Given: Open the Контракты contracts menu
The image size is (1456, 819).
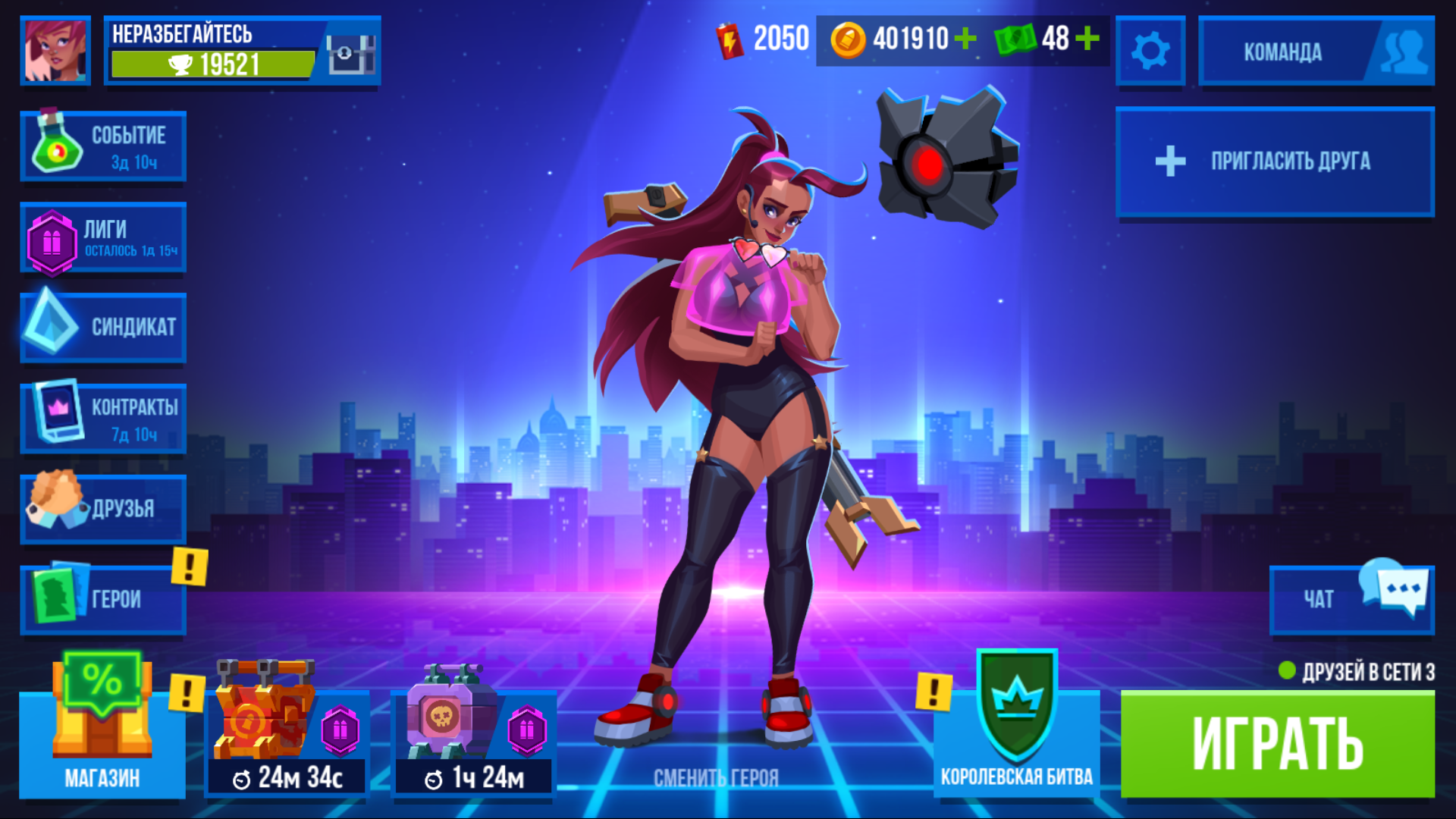Looking at the screenshot, I should tap(103, 419).
